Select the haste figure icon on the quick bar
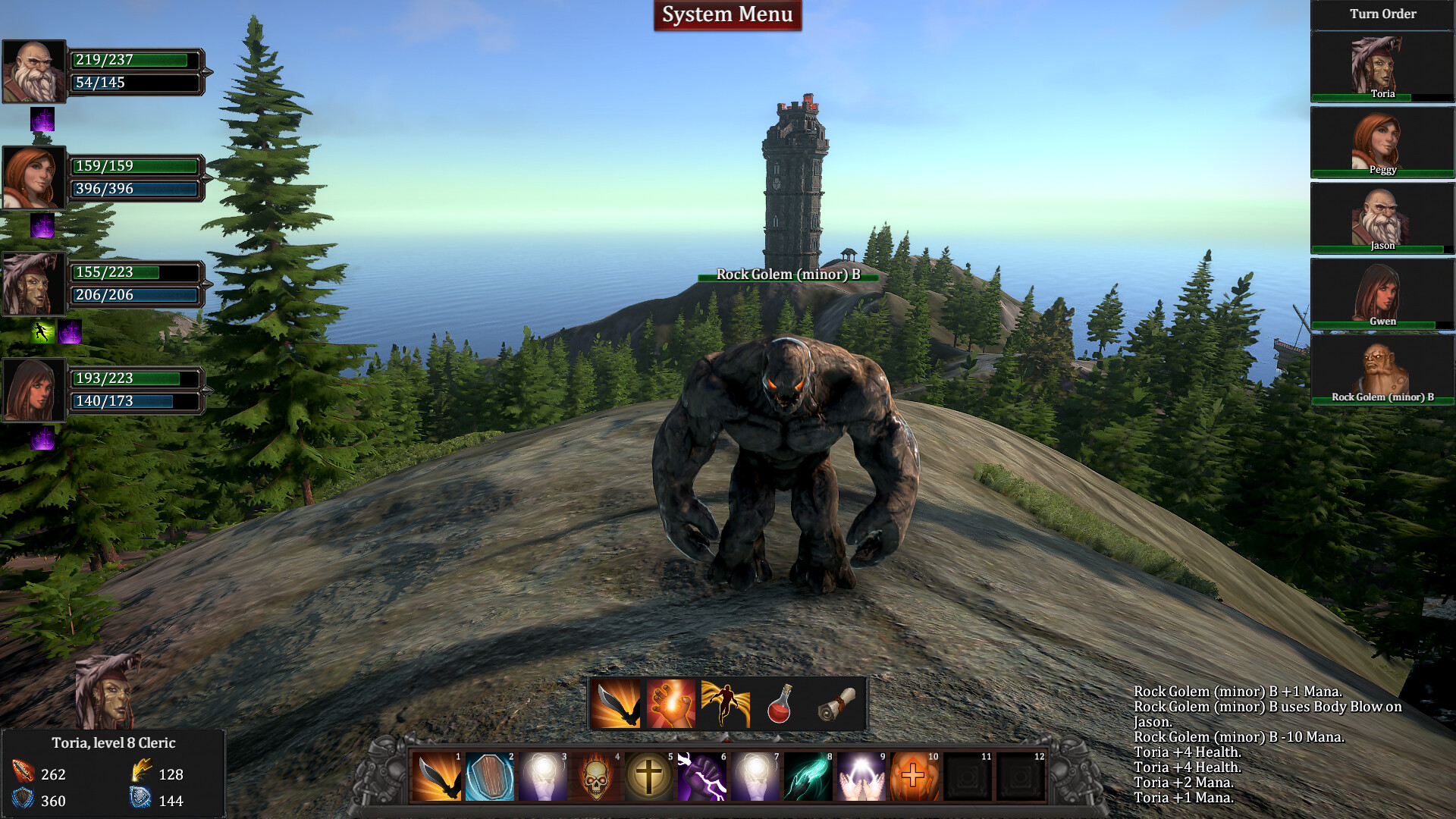 point(725,704)
